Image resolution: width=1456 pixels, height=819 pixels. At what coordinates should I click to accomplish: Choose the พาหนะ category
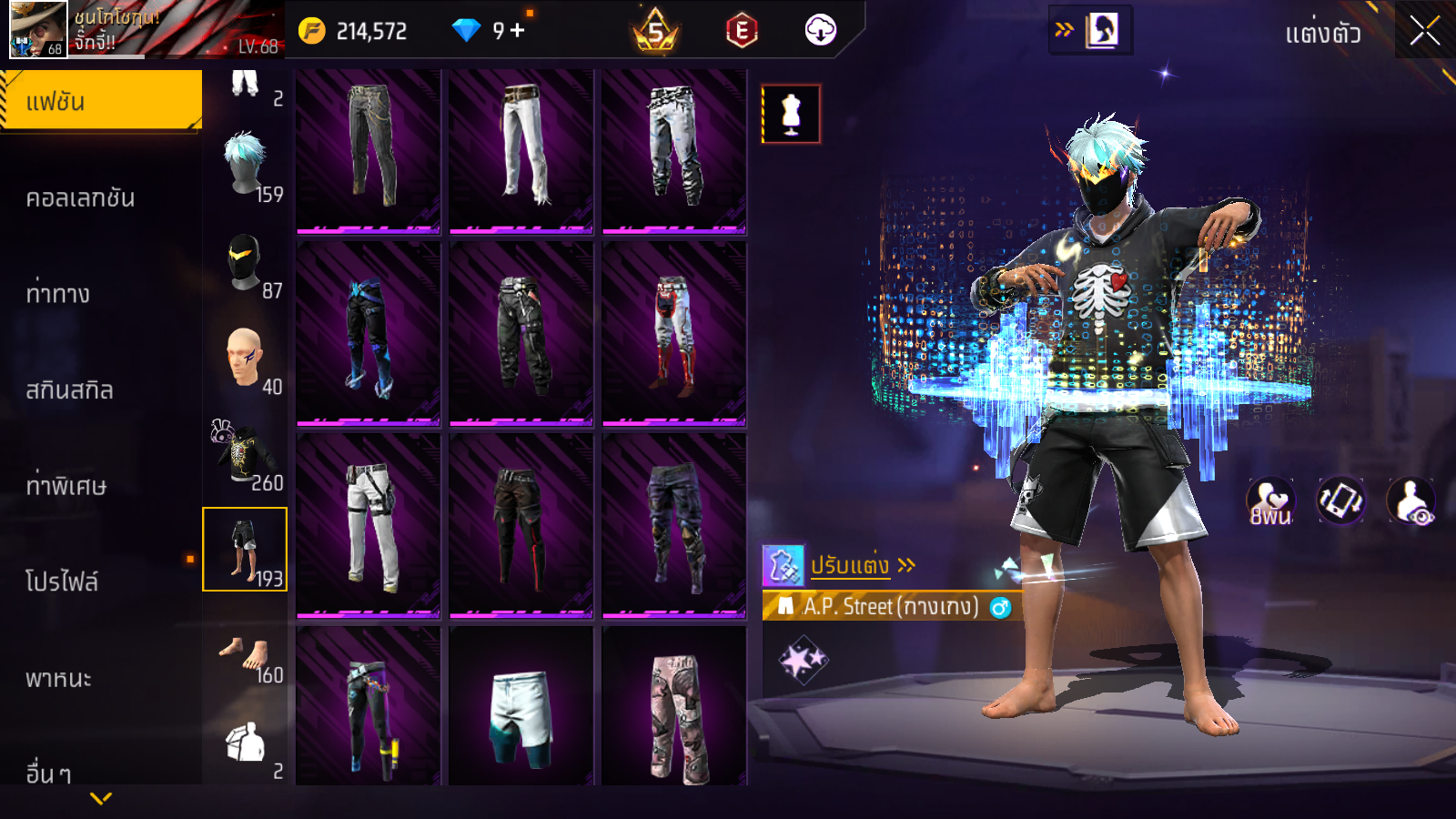[59, 679]
